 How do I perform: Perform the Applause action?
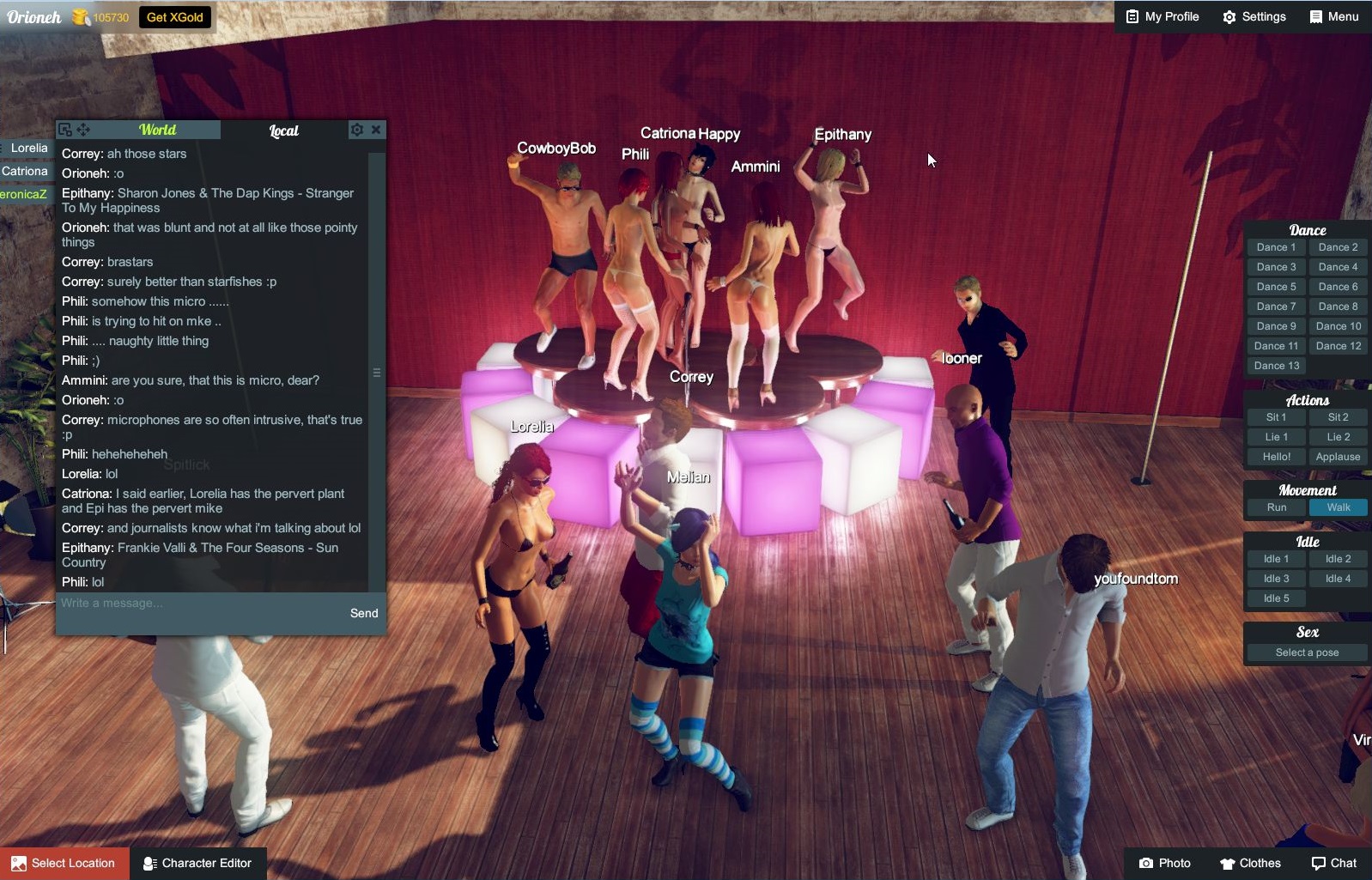coord(1338,457)
